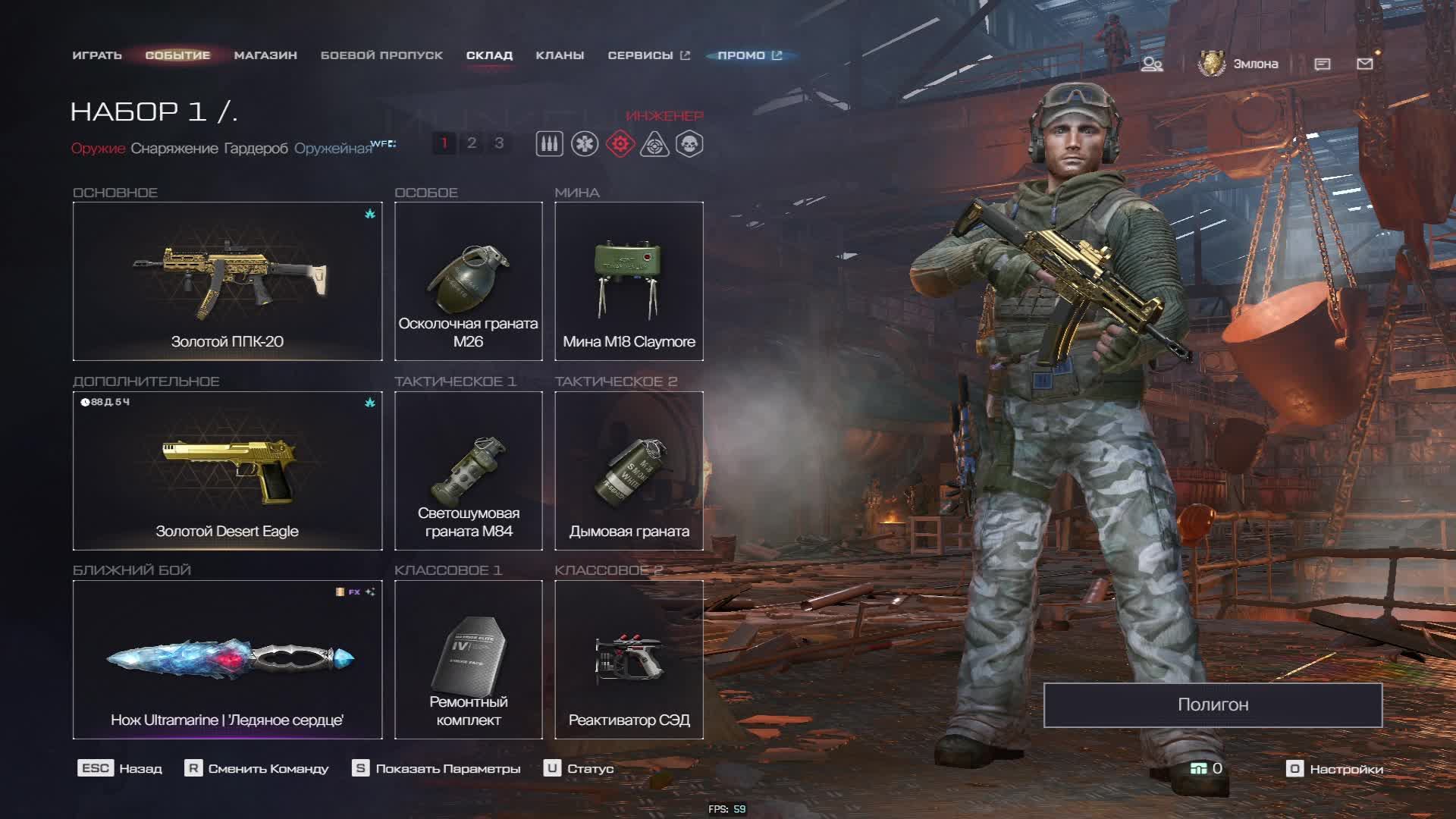Screen dimensions: 1456x819
Task: Switch to the Снаряжение tab
Action: click(174, 149)
